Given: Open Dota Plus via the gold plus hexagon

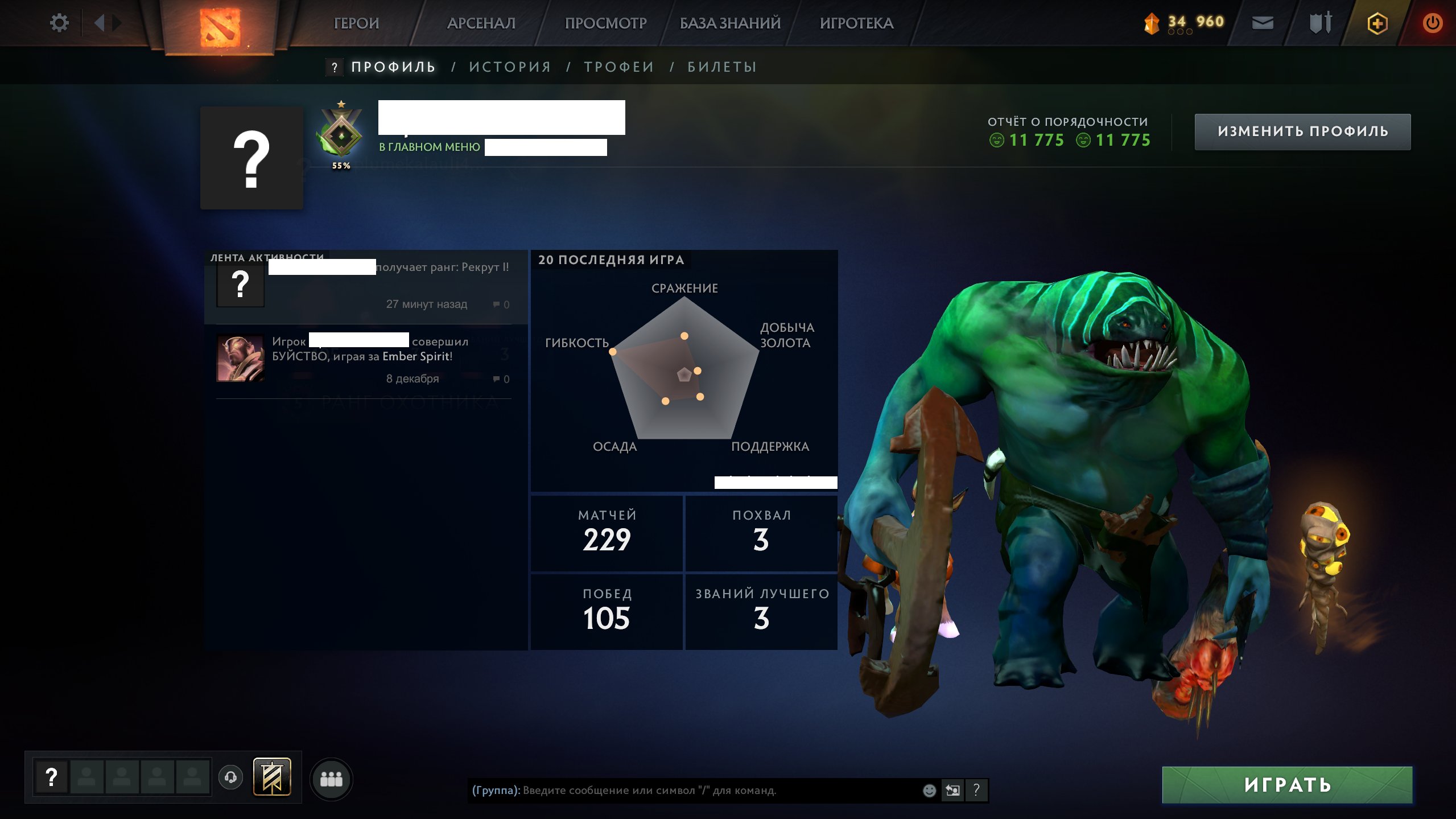Looking at the screenshot, I should (x=1377, y=23).
